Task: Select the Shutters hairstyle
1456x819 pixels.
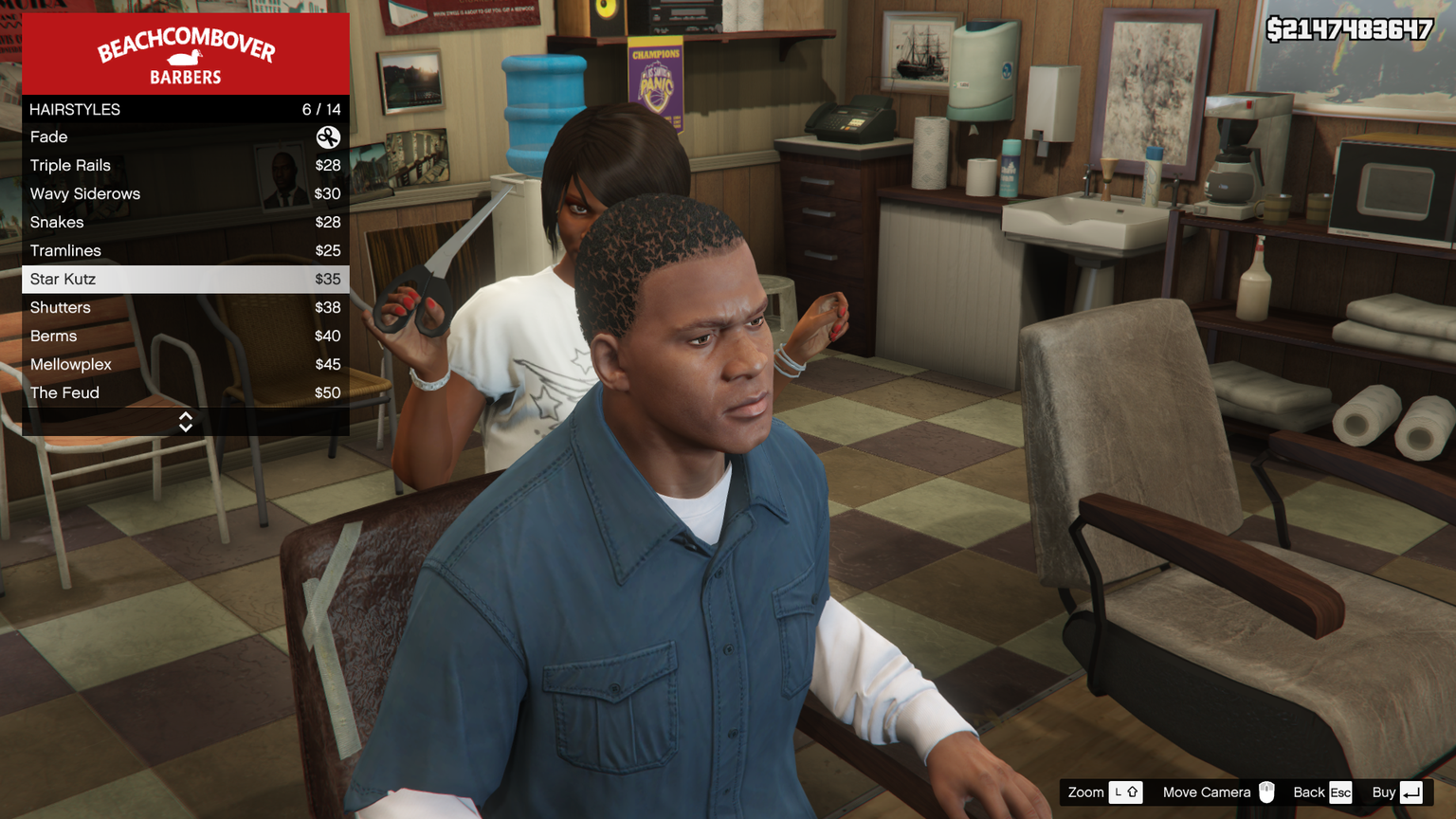Action: (185, 308)
